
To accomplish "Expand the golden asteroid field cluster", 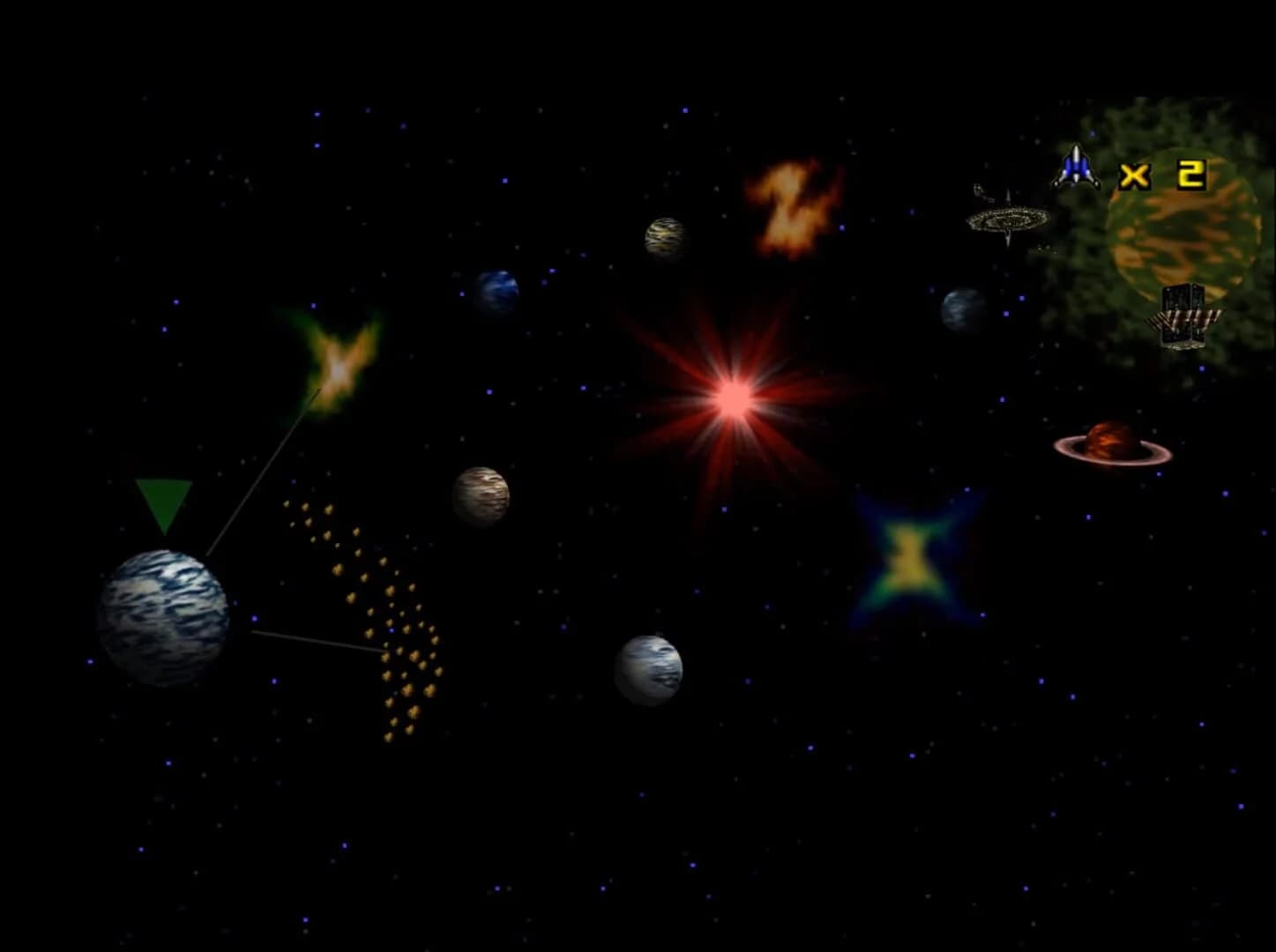I will point(375,617).
